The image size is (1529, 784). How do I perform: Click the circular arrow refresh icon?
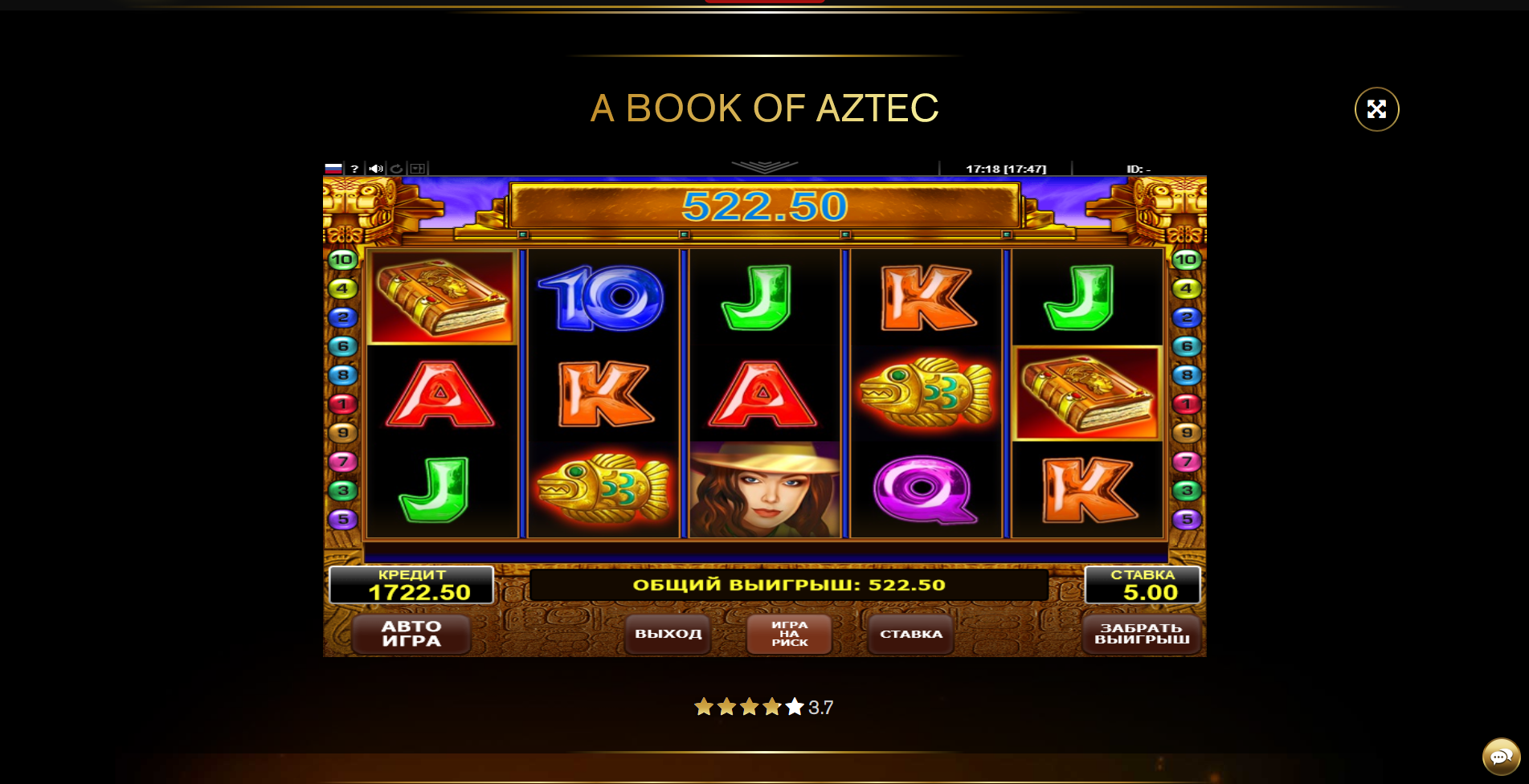(396, 169)
